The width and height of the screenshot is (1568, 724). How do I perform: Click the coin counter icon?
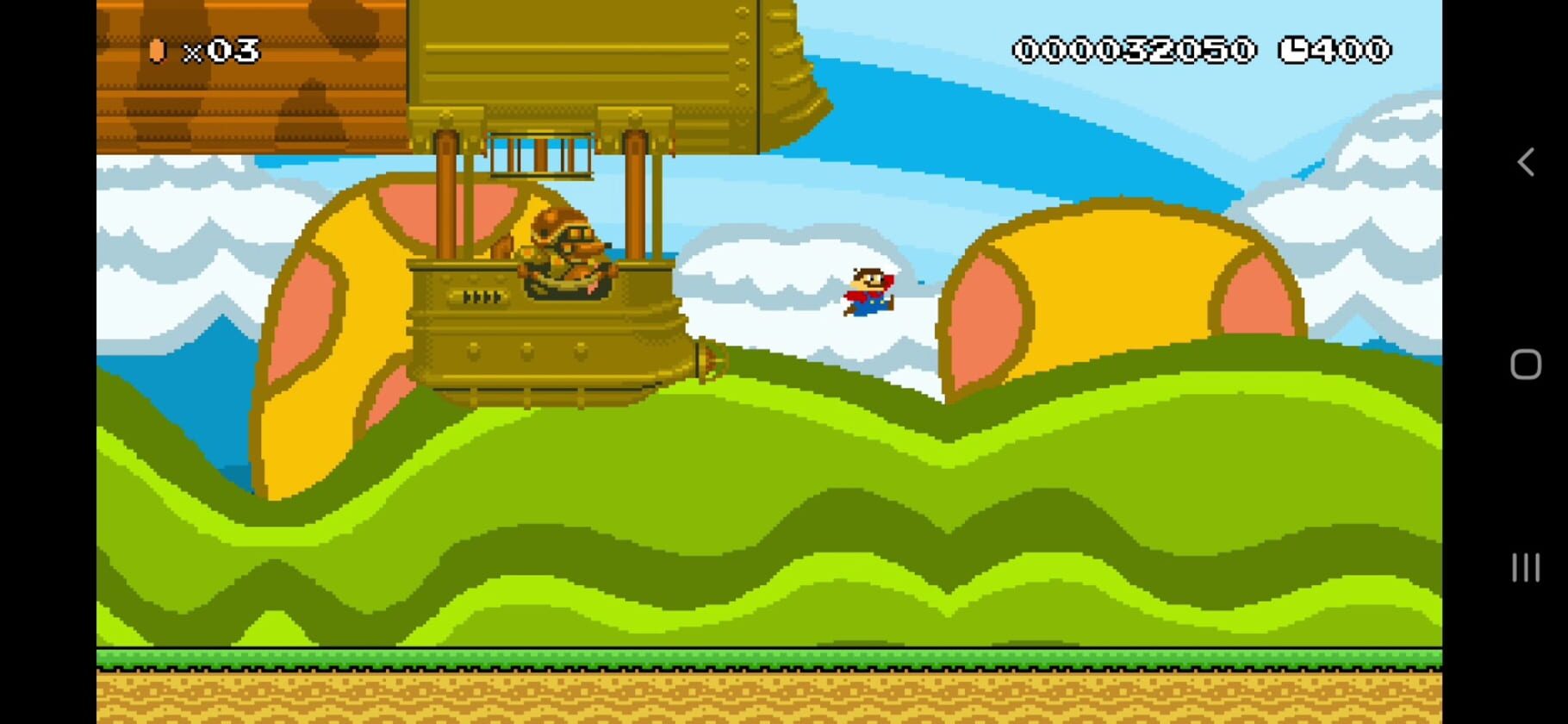(157, 50)
